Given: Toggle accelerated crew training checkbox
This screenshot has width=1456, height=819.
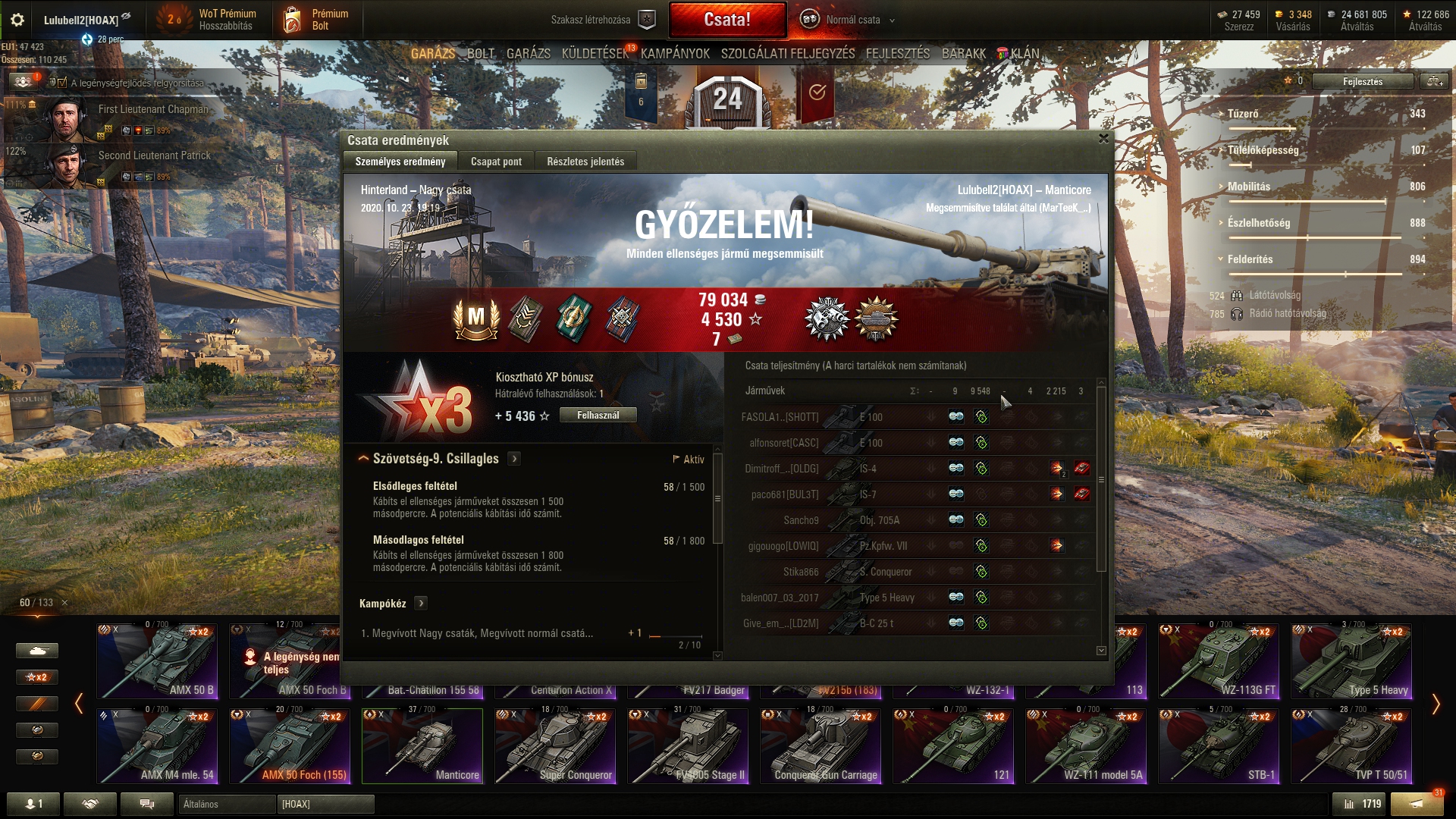Looking at the screenshot, I should (x=62, y=83).
